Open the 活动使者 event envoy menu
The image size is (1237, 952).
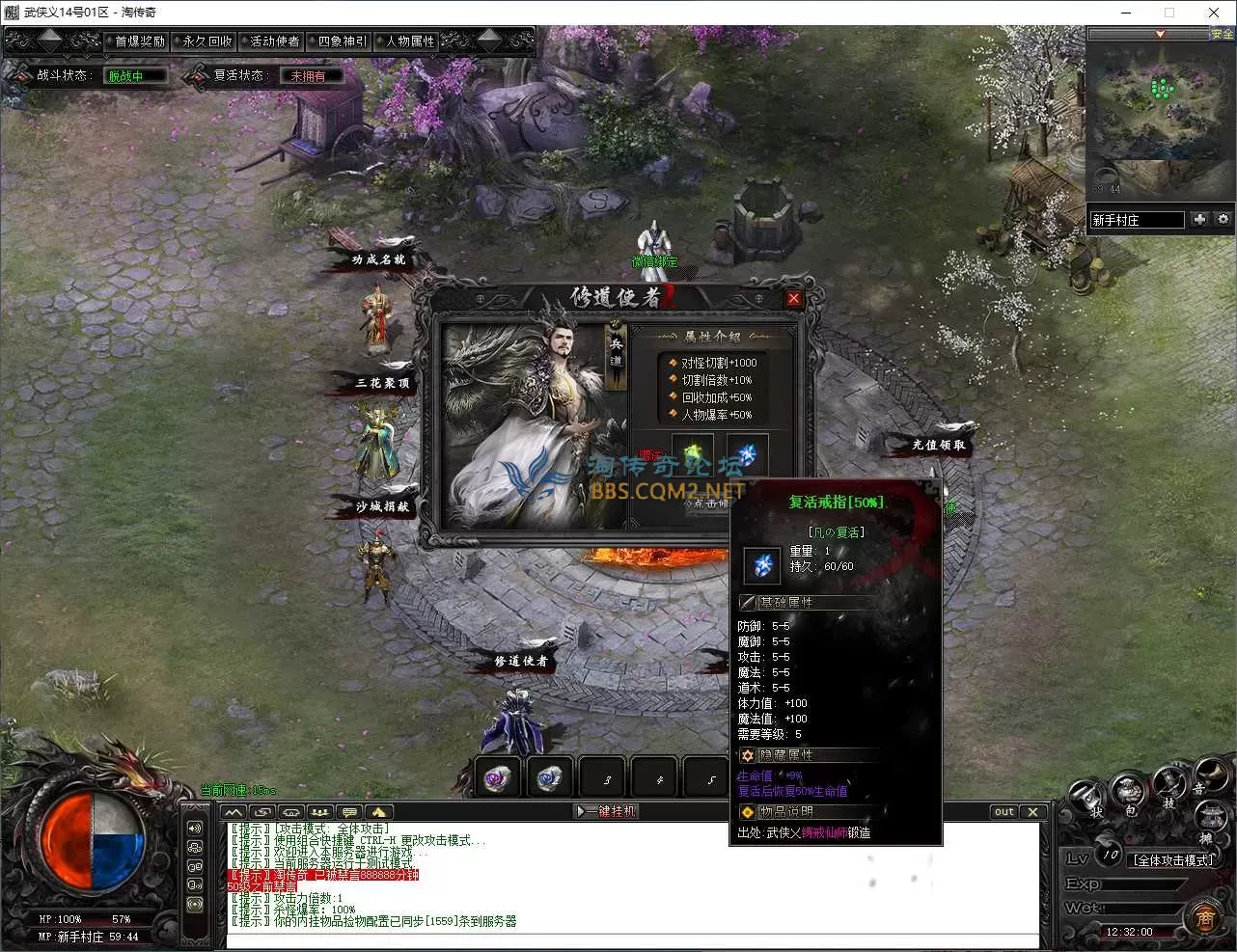point(275,41)
